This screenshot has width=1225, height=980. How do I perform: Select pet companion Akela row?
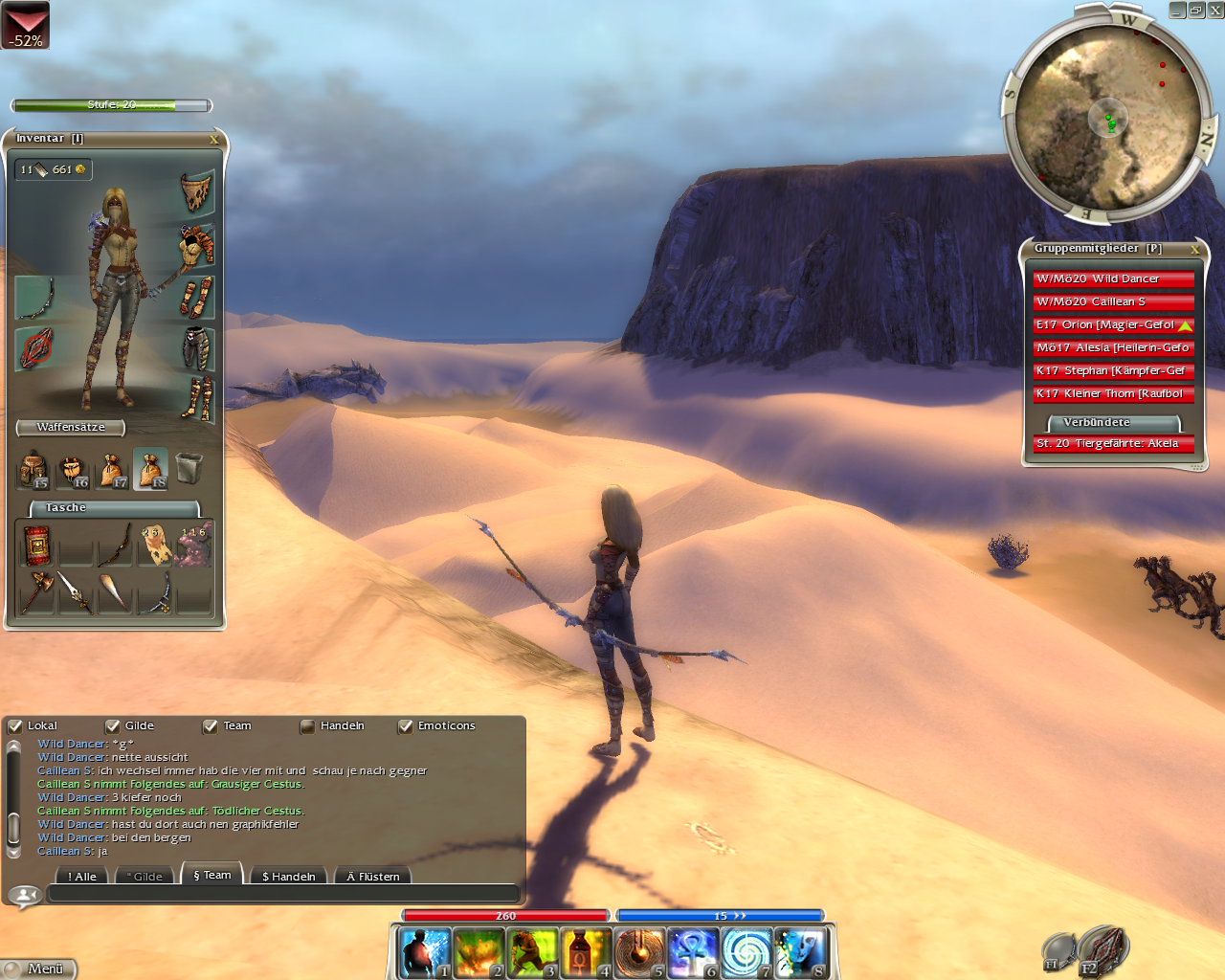click(x=1113, y=443)
